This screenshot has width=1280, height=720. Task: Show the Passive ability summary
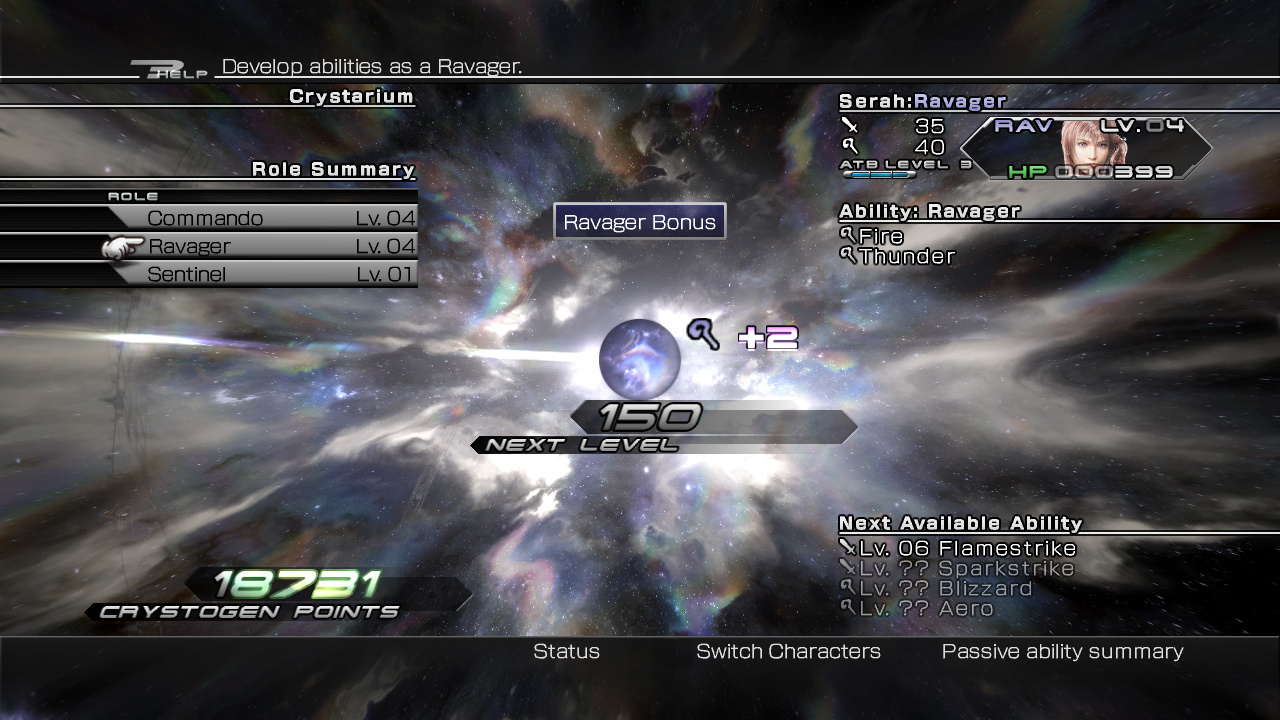(1062, 651)
